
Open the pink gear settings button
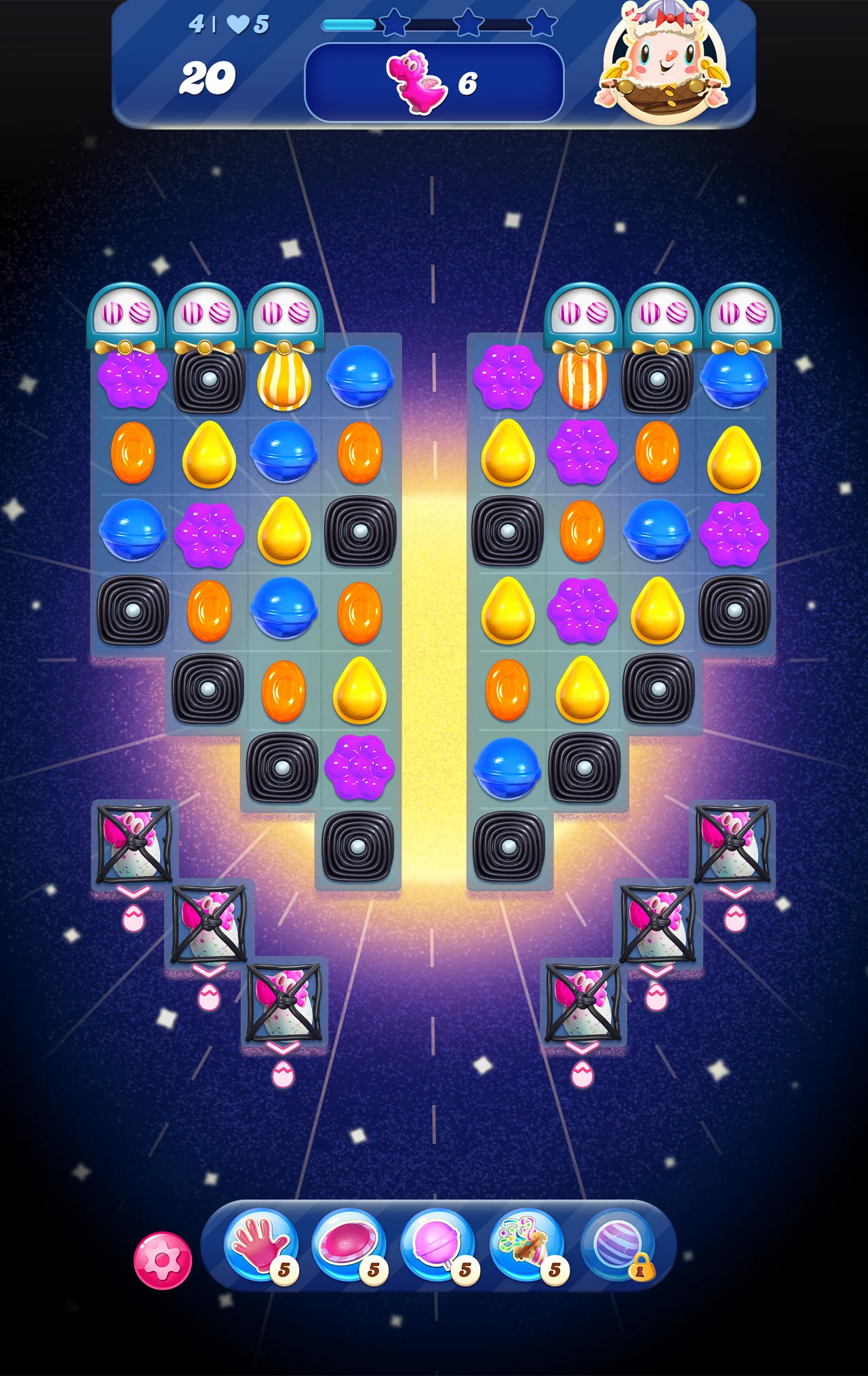coord(163,1260)
